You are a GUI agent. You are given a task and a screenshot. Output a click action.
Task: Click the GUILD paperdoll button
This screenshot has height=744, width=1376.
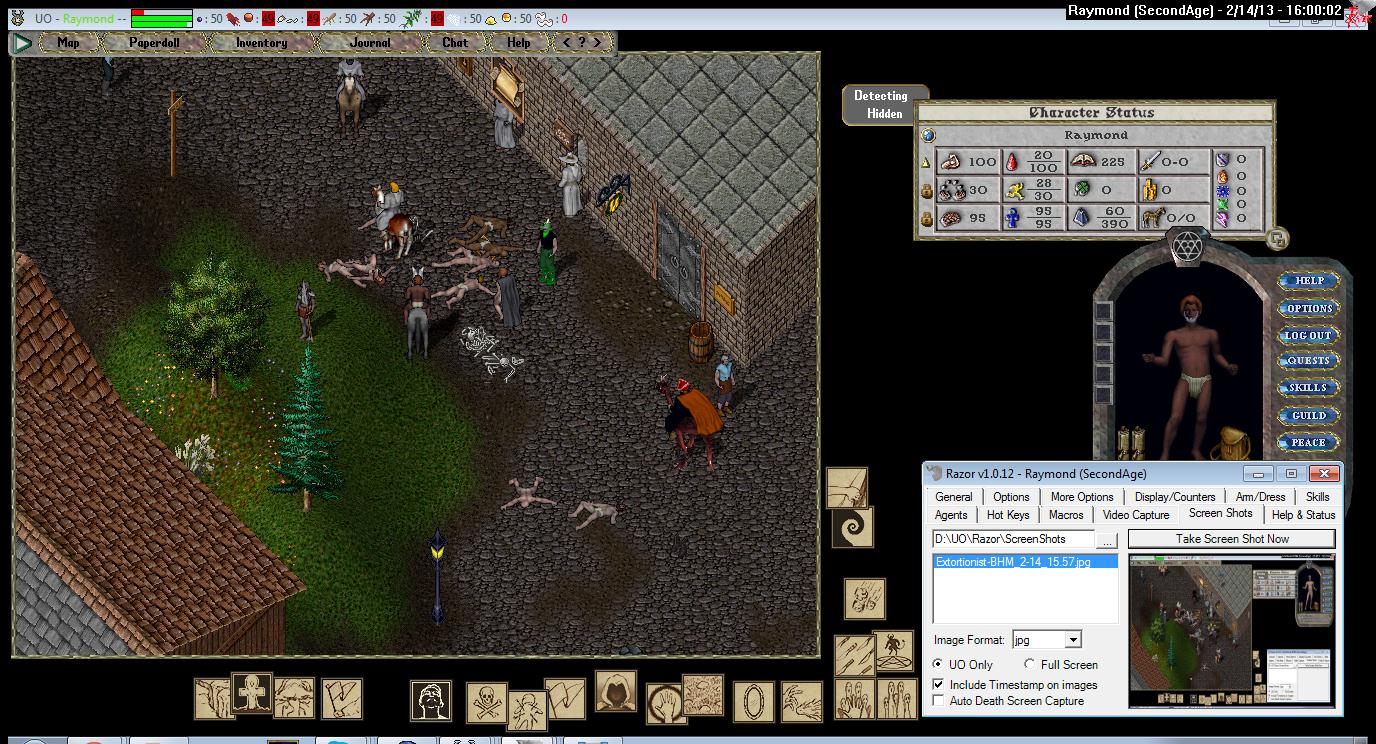pos(1309,415)
